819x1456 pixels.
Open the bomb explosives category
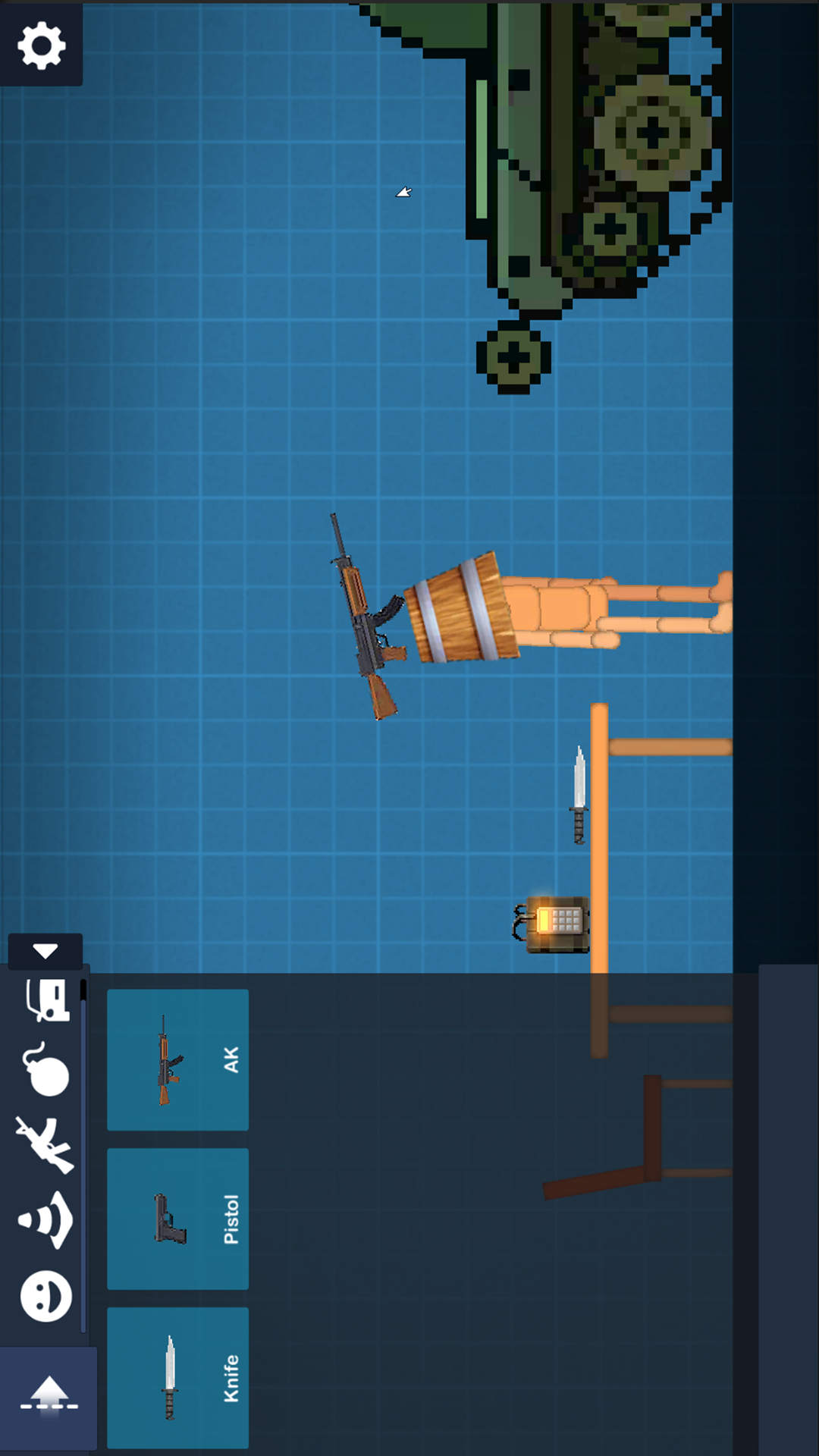tap(47, 1069)
